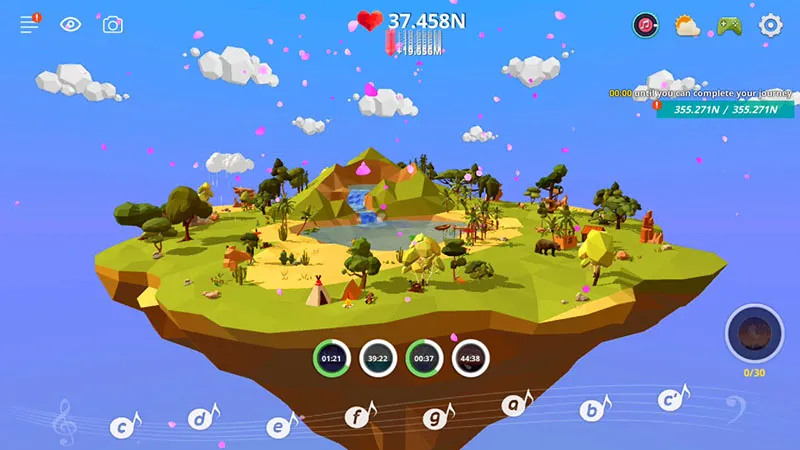This screenshot has width=800, height=450.
Task: Open the music note menu
Action: click(x=646, y=25)
